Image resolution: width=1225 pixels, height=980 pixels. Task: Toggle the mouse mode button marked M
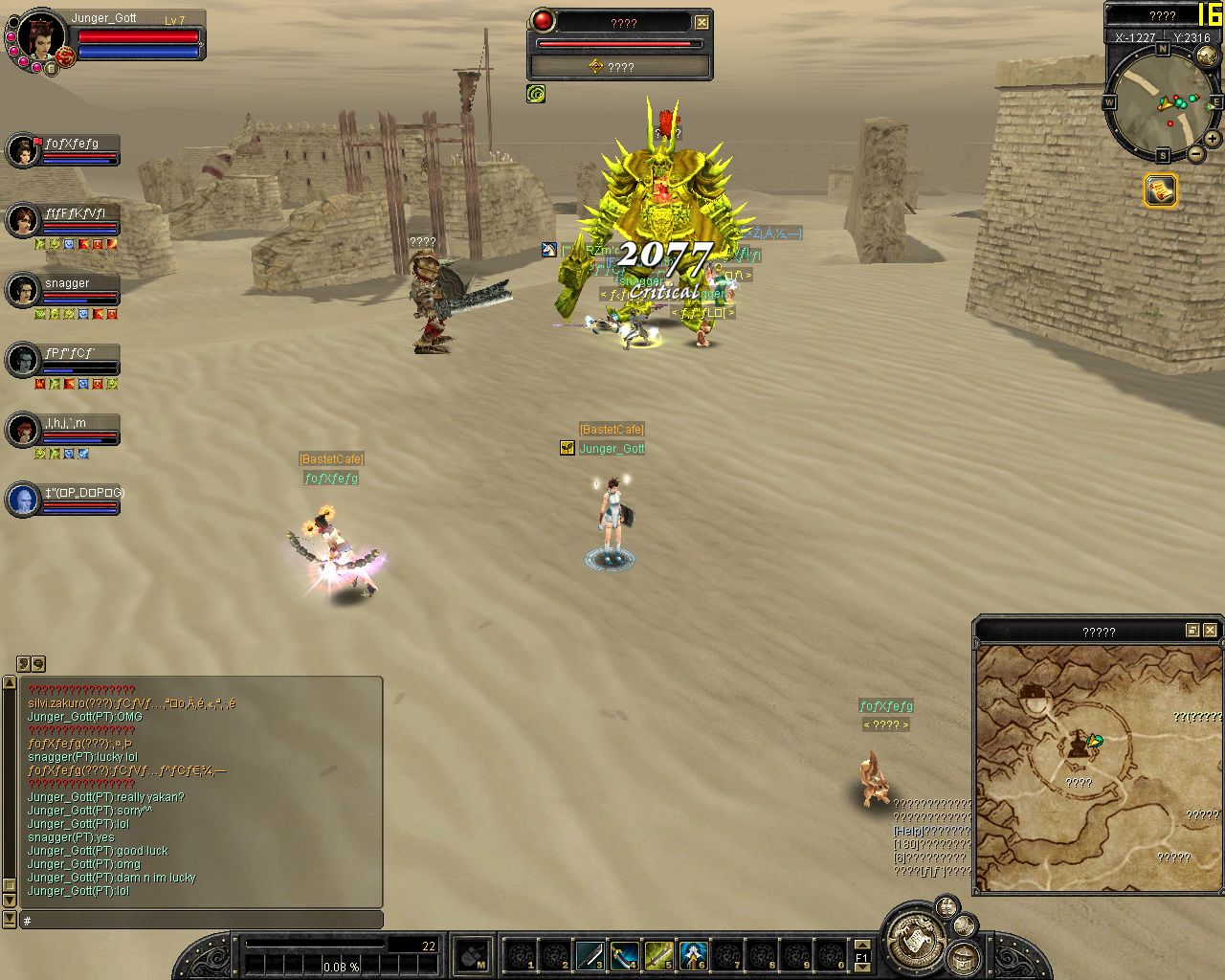click(473, 955)
